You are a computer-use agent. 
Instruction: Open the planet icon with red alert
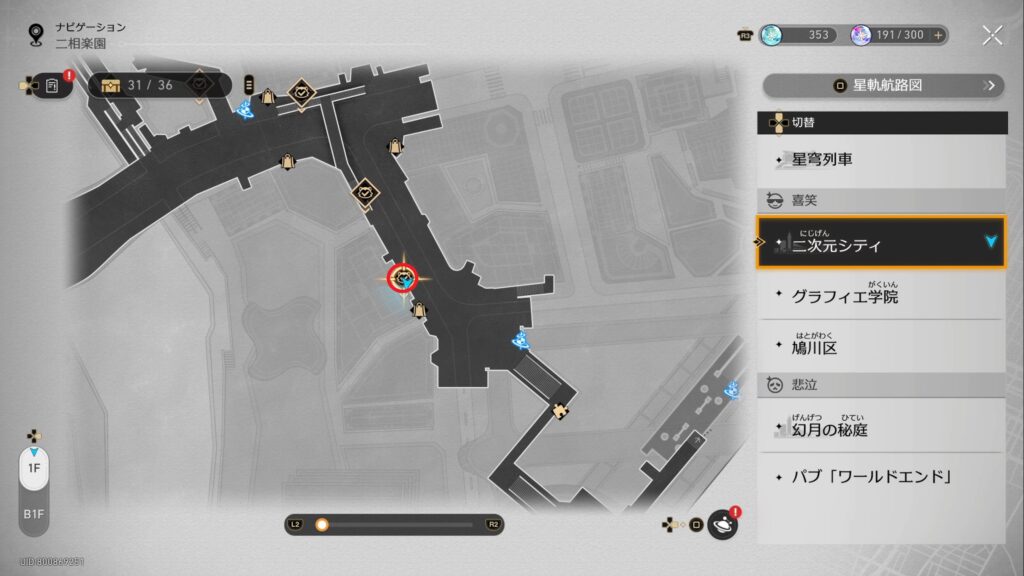click(x=721, y=524)
